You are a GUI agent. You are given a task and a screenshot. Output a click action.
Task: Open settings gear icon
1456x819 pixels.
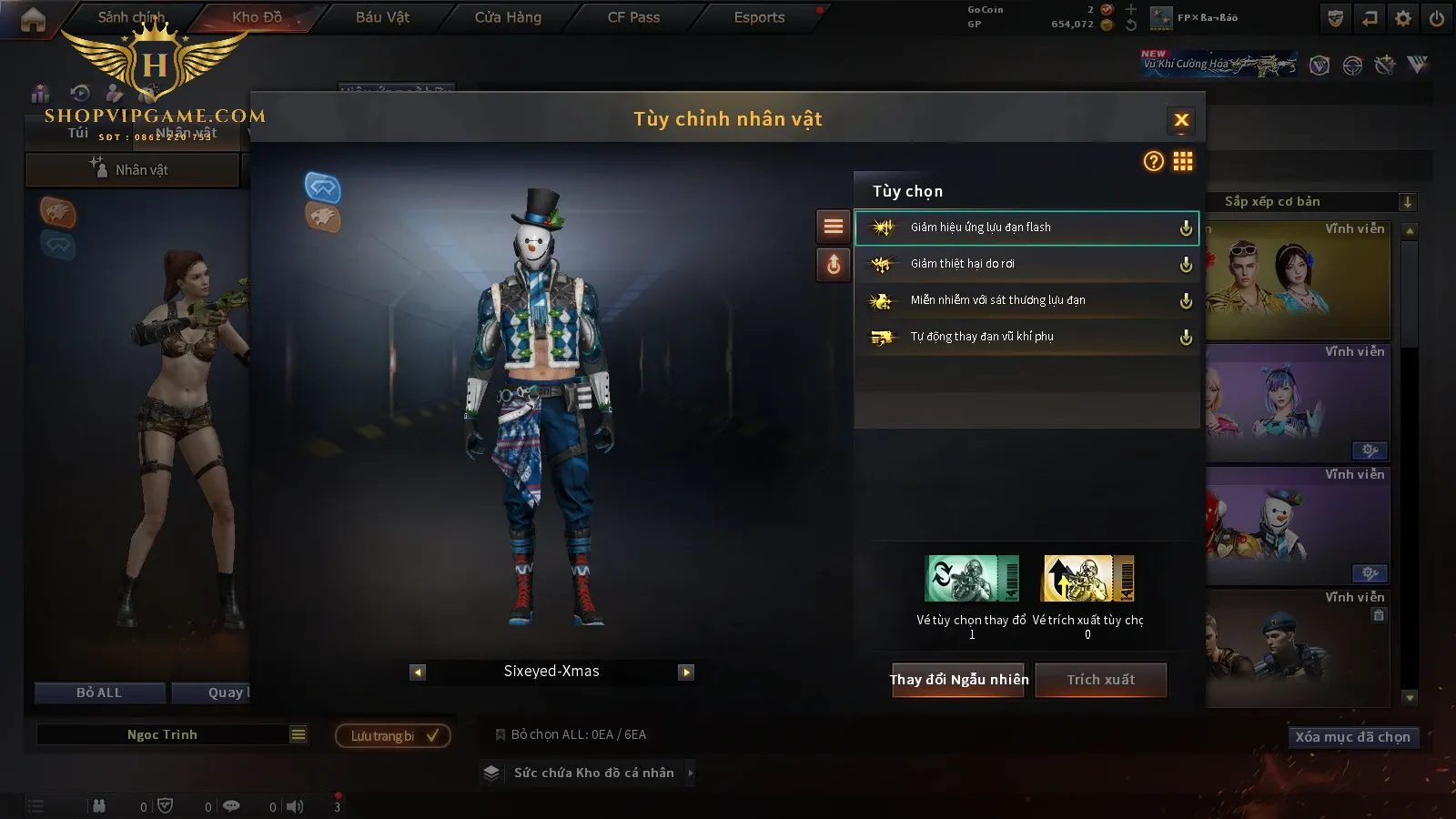click(1403, 18)
